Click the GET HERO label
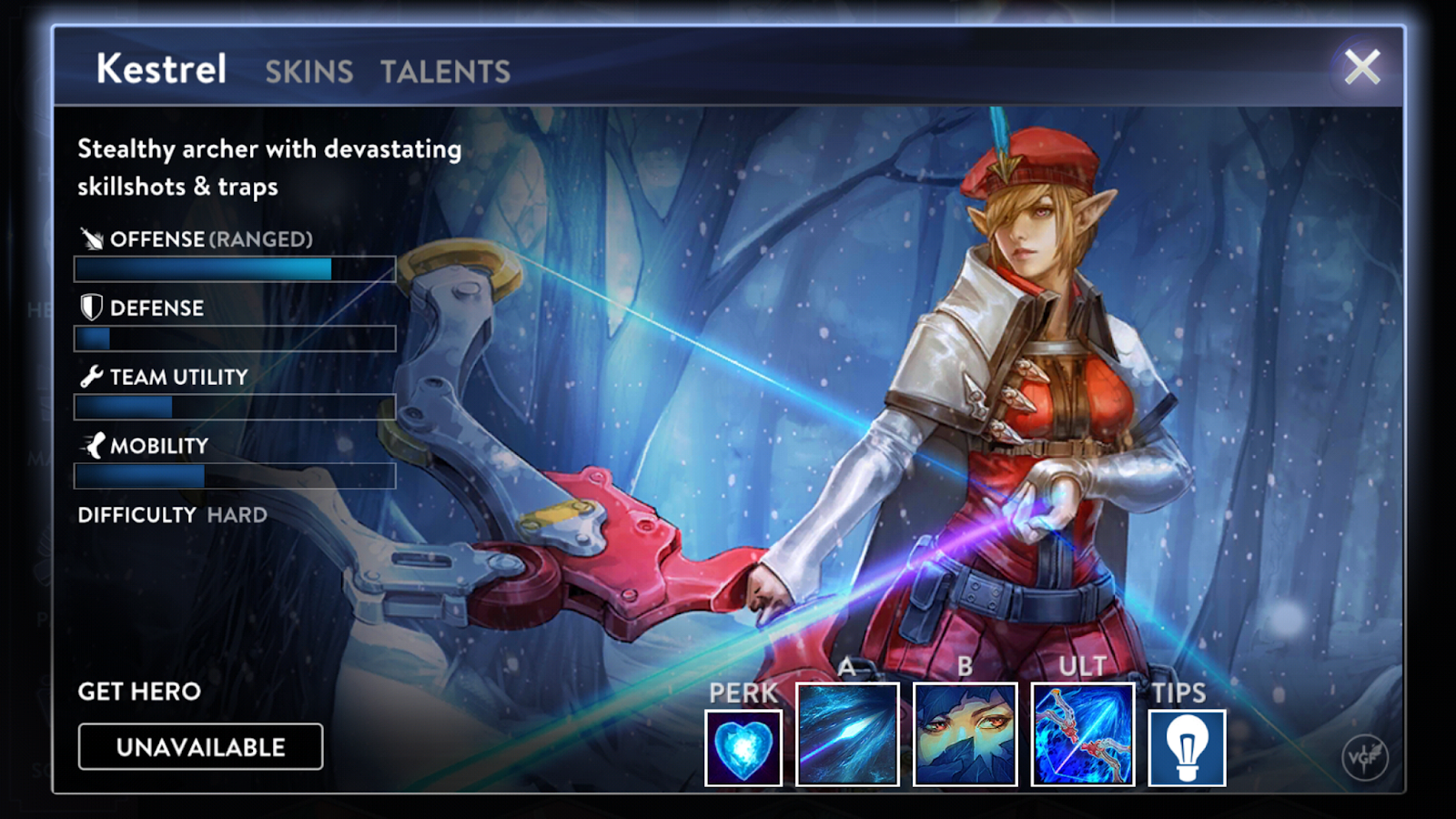 click(x=137, y=692)
